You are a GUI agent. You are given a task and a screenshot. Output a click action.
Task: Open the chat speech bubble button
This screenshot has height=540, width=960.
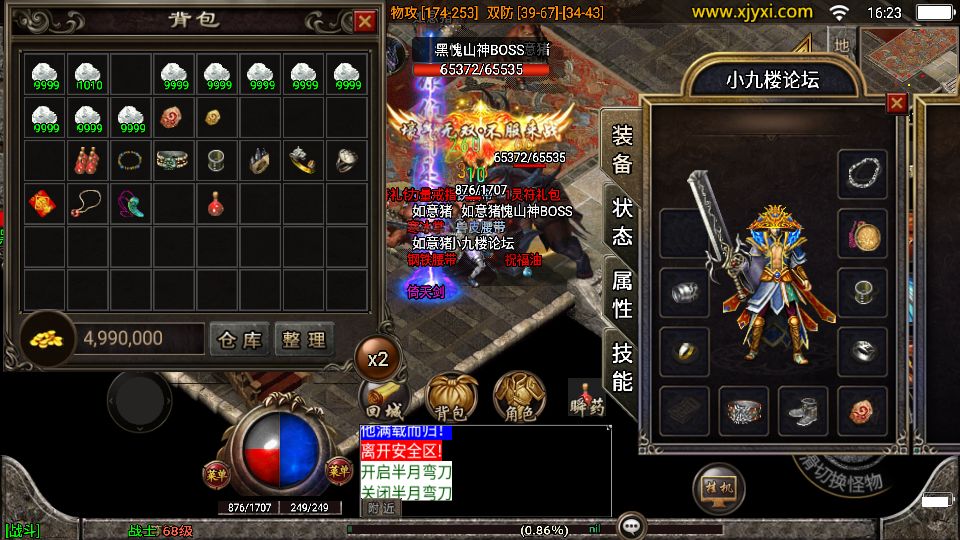click(x=630, y=525)
